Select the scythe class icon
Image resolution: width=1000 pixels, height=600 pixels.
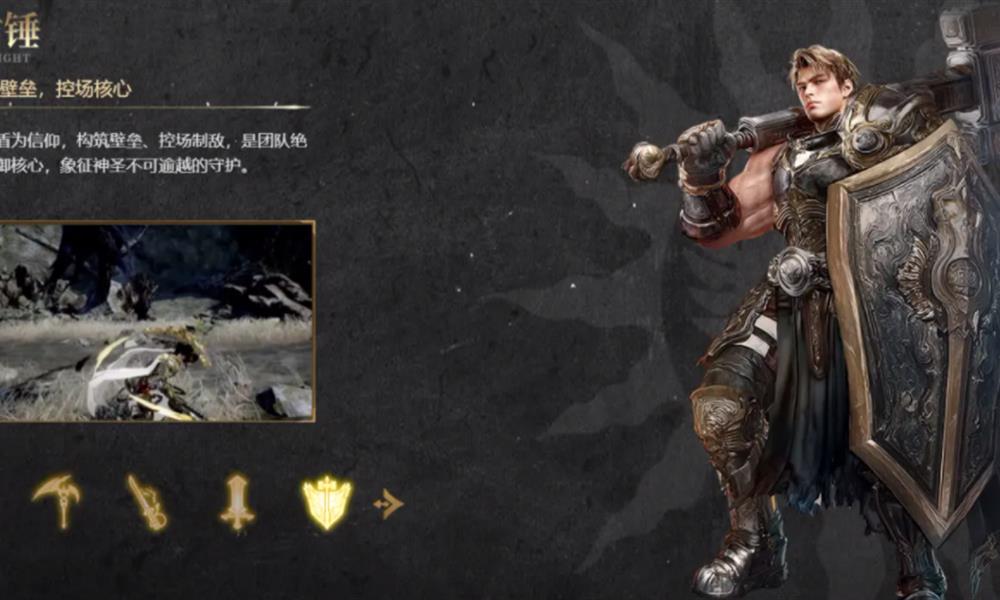pos(56,499)
